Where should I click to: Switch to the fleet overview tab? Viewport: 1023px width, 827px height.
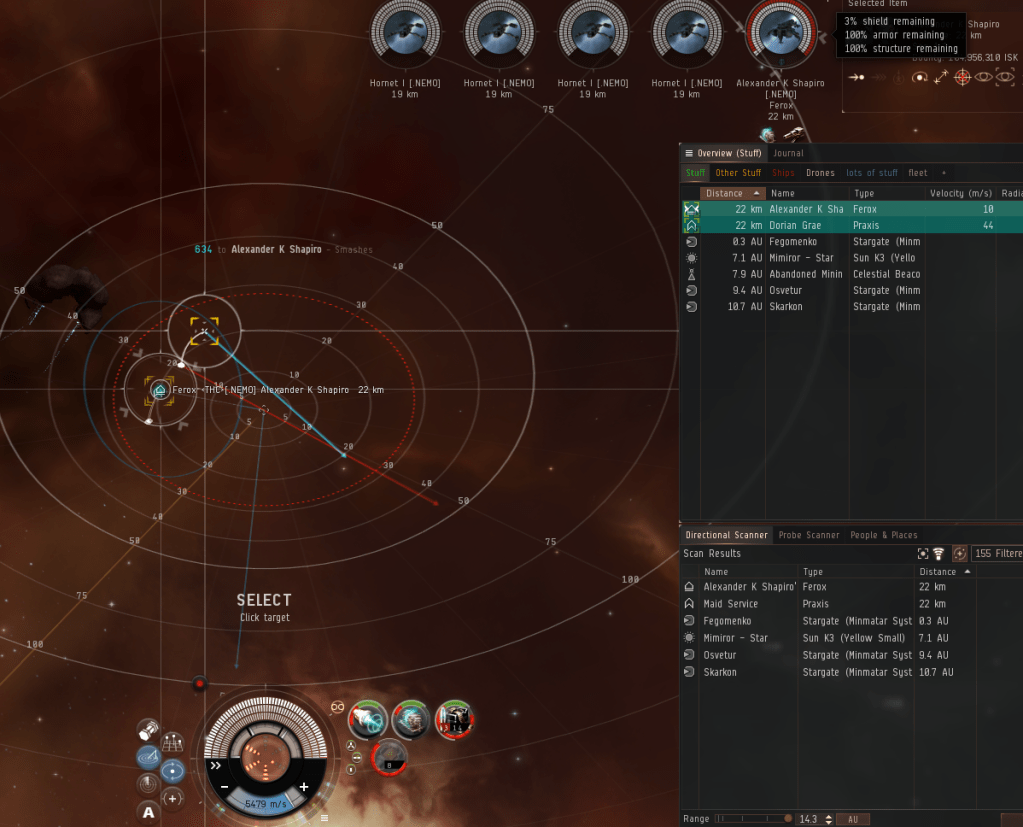pyautogui.click(x=917, y=173)
